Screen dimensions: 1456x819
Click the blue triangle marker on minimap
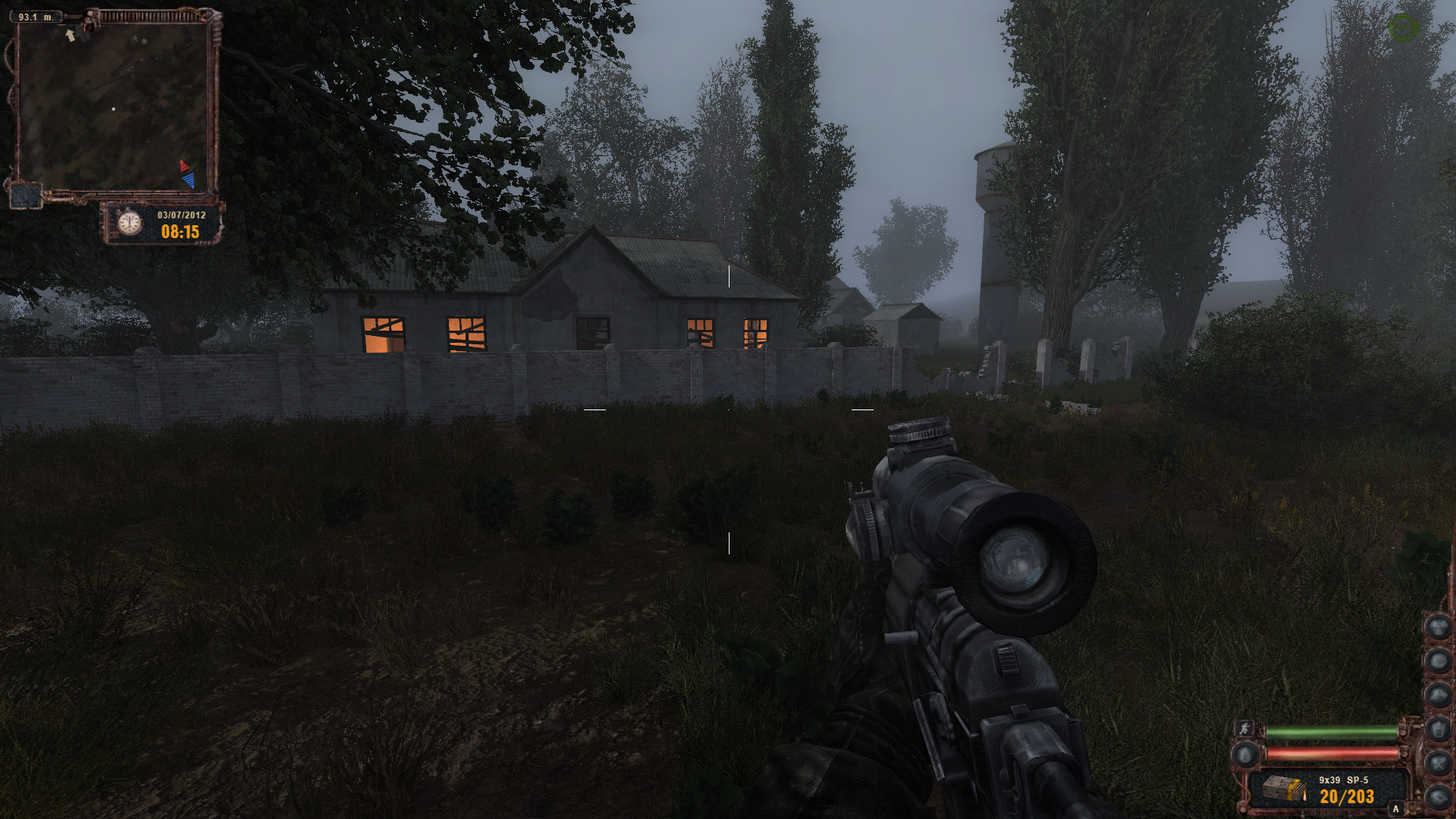pos(189,180)
